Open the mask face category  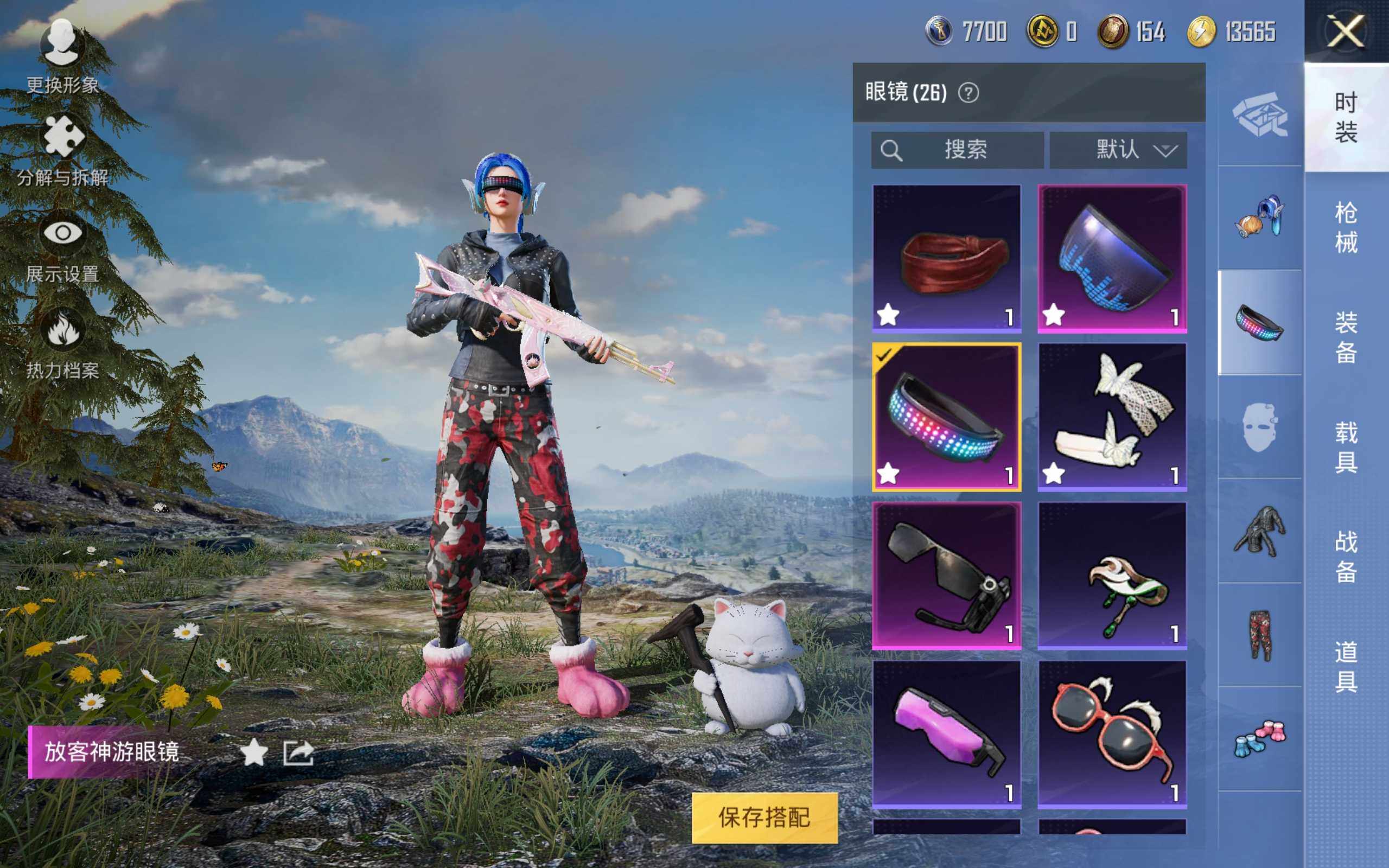pos(1260,427)
